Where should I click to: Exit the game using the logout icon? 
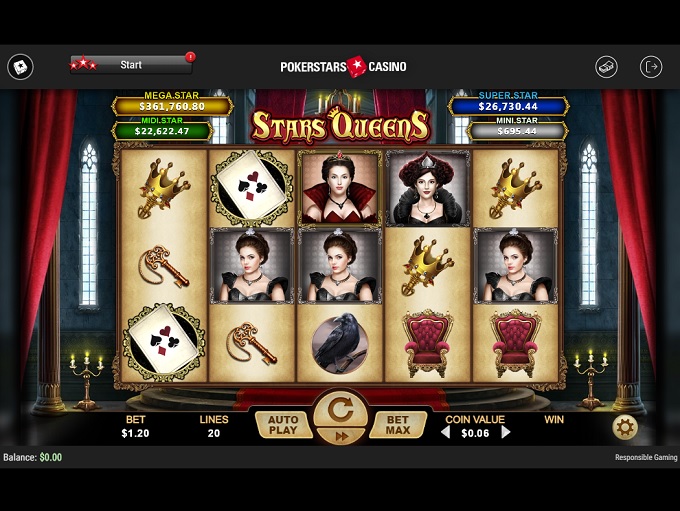pos(651,66)
